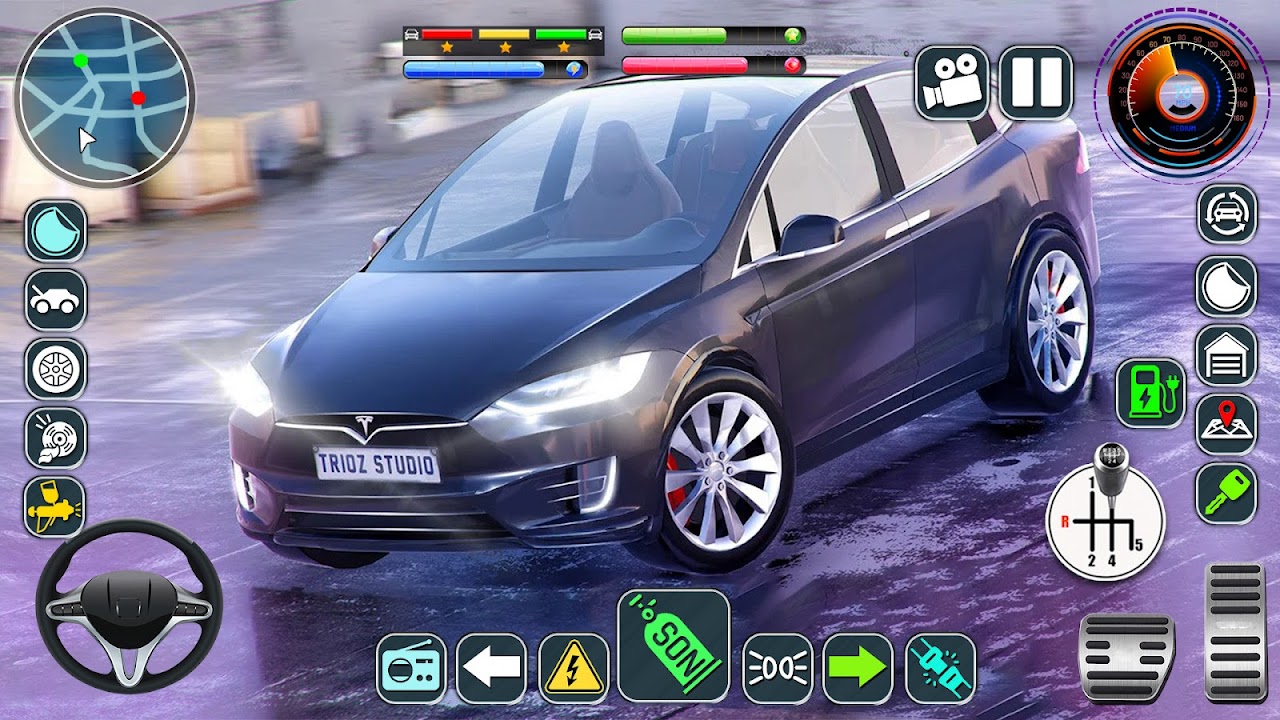The image size is (1280, 720).
Task: Pause the game
Action: 1035,83
